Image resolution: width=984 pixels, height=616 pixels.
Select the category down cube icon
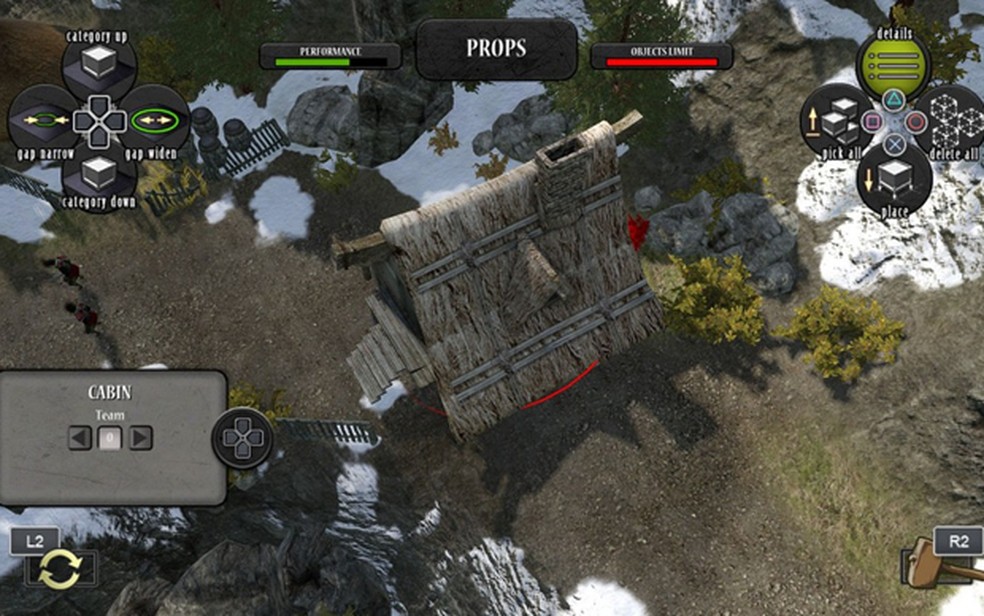(99, 174)
